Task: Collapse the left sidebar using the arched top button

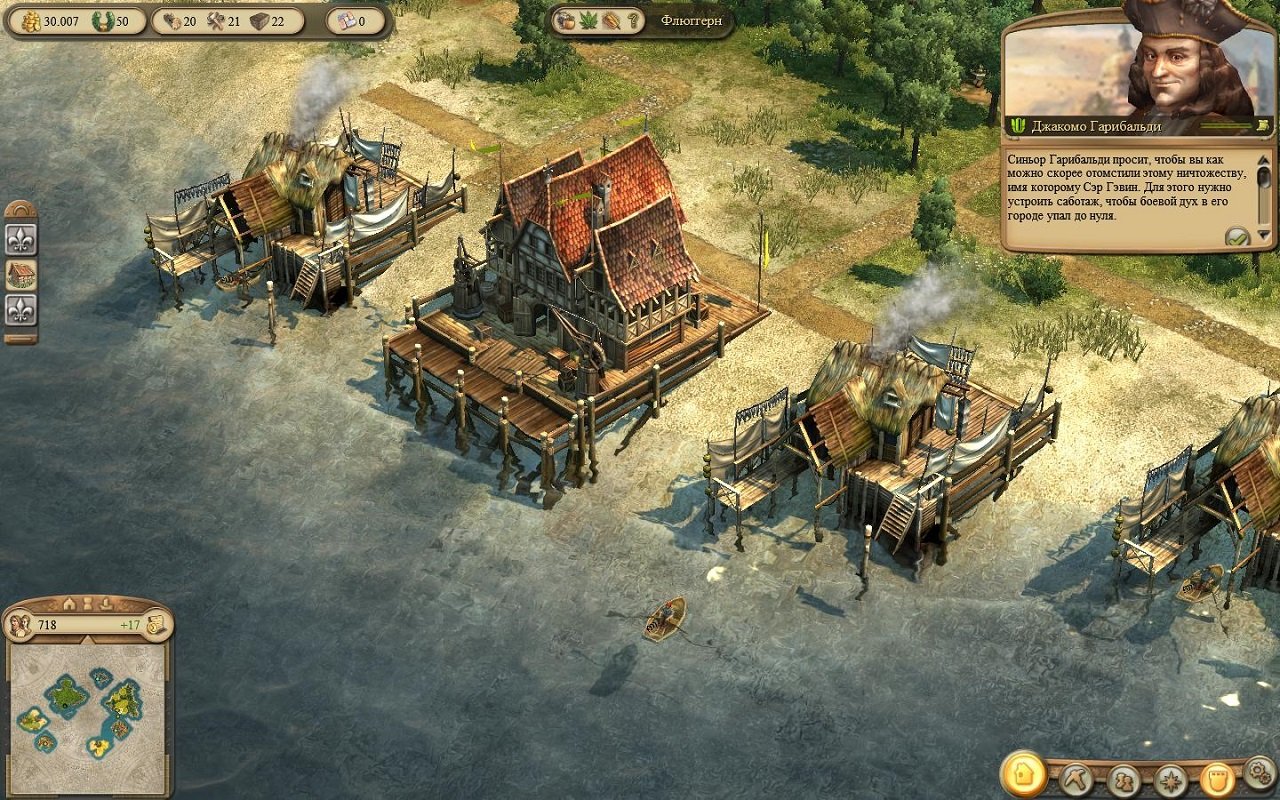Action: 21,208
